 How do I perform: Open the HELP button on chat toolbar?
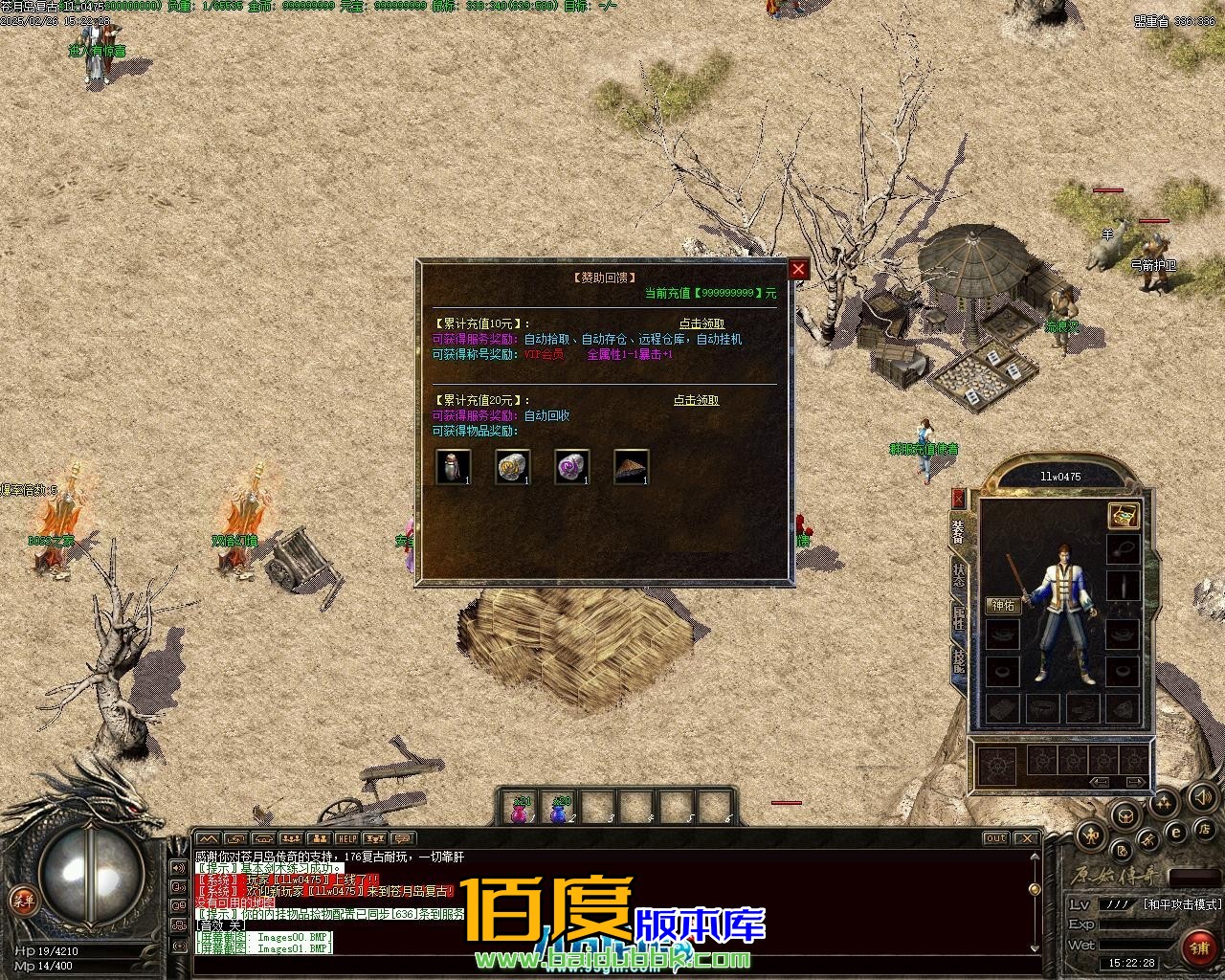pos(345,839)
